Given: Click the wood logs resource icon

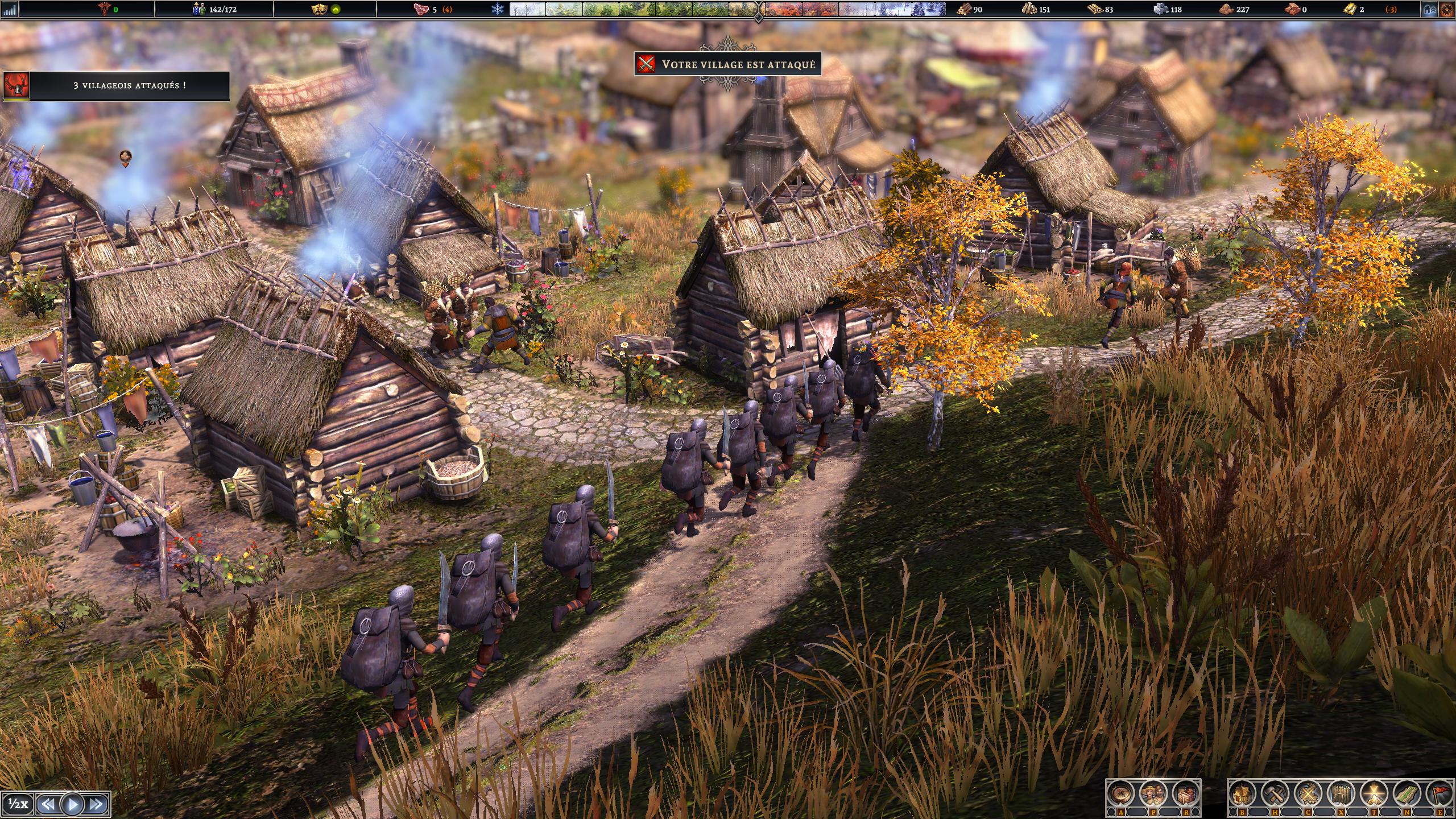Looking at the screenshot, I should (963, 9).
